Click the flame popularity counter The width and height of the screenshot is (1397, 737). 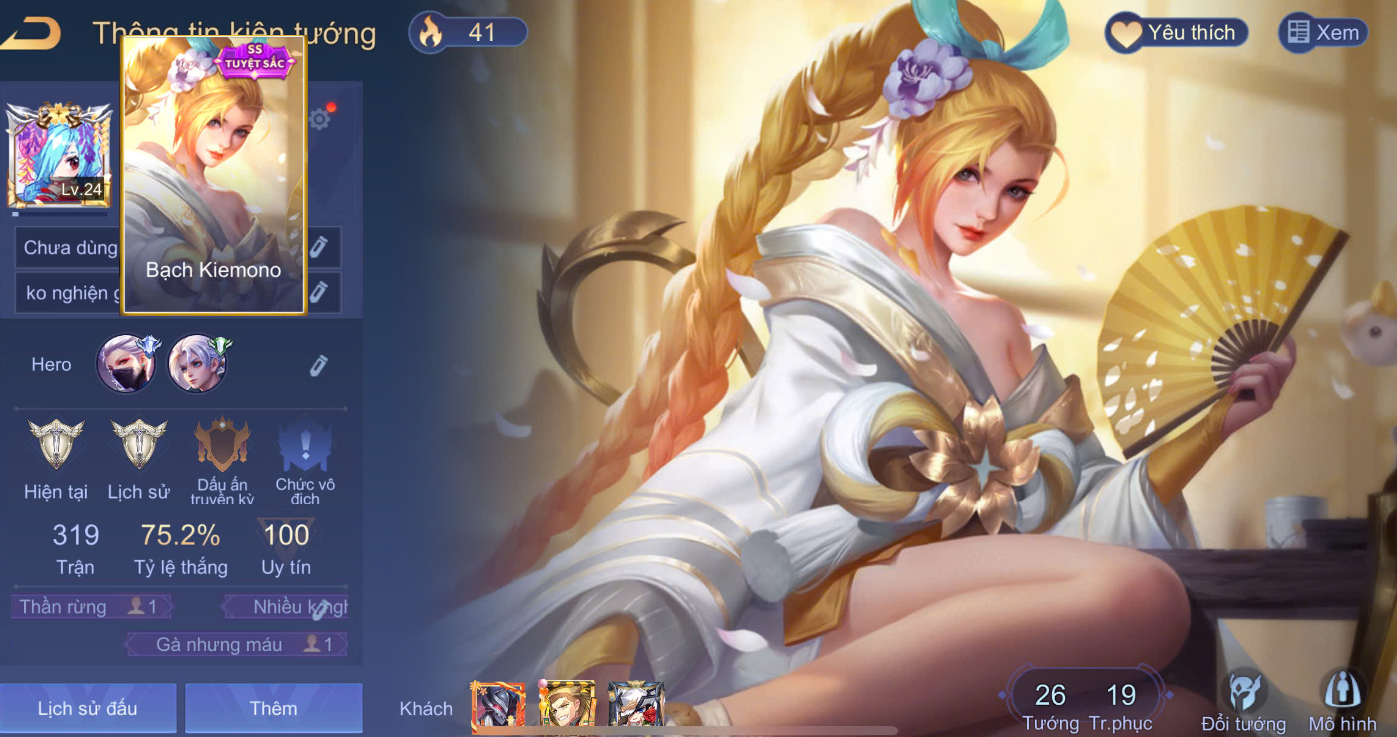coord(468,33)
